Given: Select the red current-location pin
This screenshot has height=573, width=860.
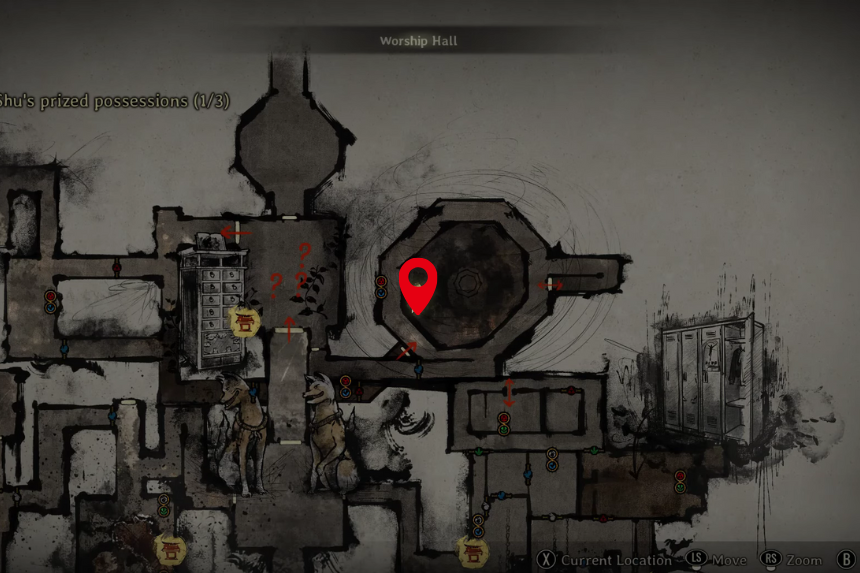Looking at the screenshot, I should (x=418, y=283).
